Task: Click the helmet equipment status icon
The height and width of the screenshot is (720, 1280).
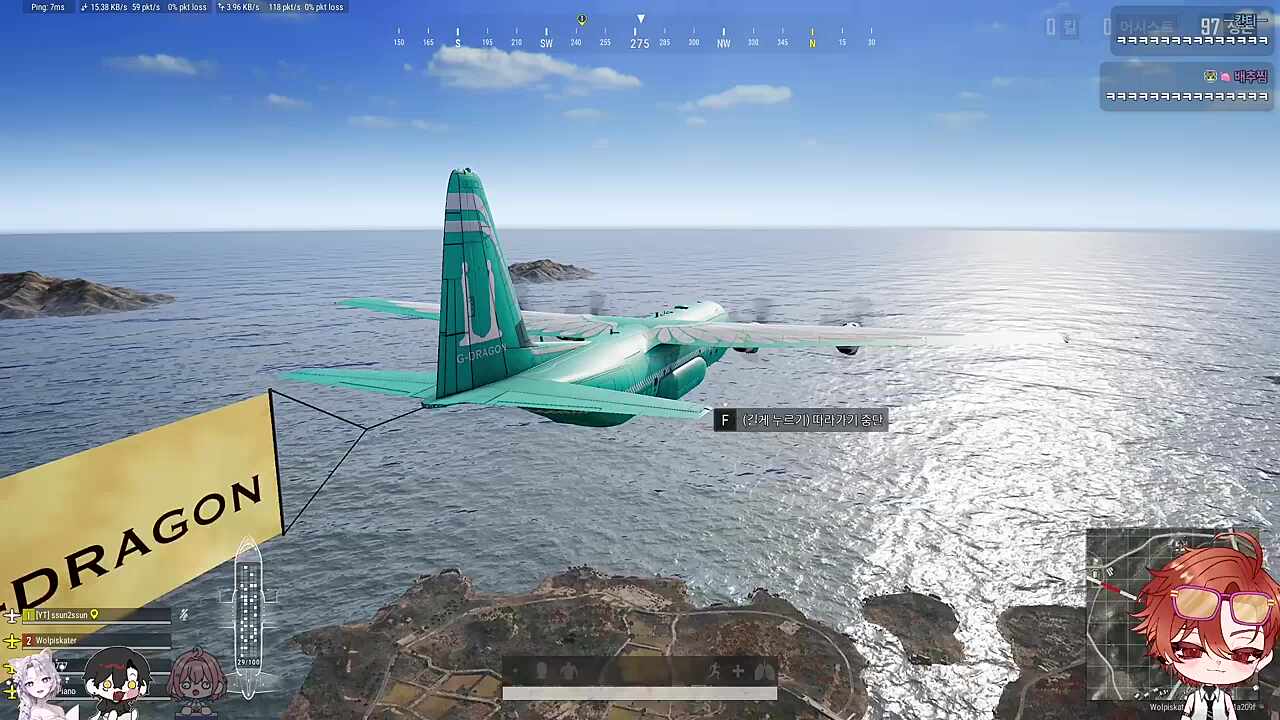Action: 541,672
